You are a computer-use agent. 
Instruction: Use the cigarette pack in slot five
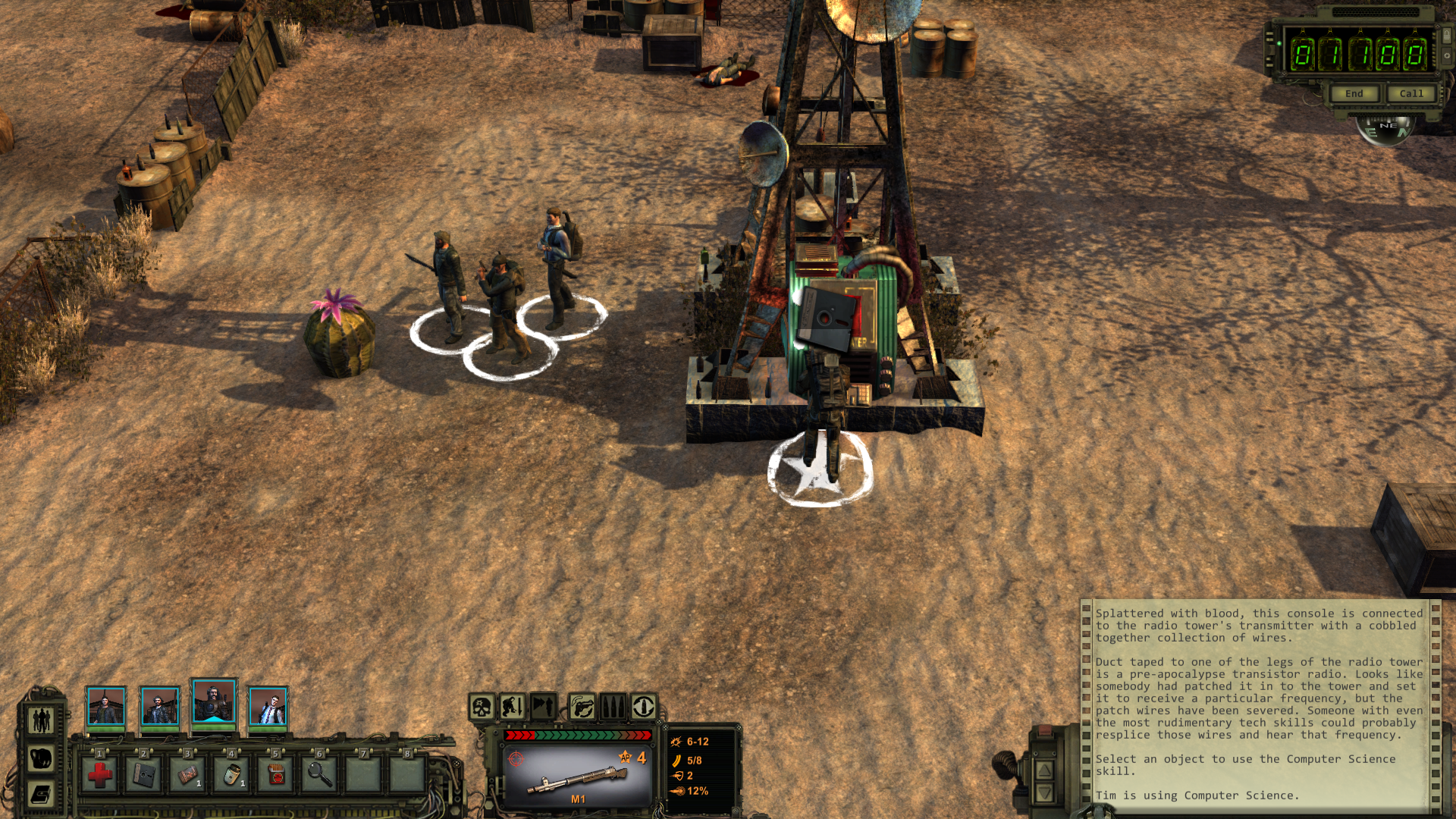[x=276, y=774]
